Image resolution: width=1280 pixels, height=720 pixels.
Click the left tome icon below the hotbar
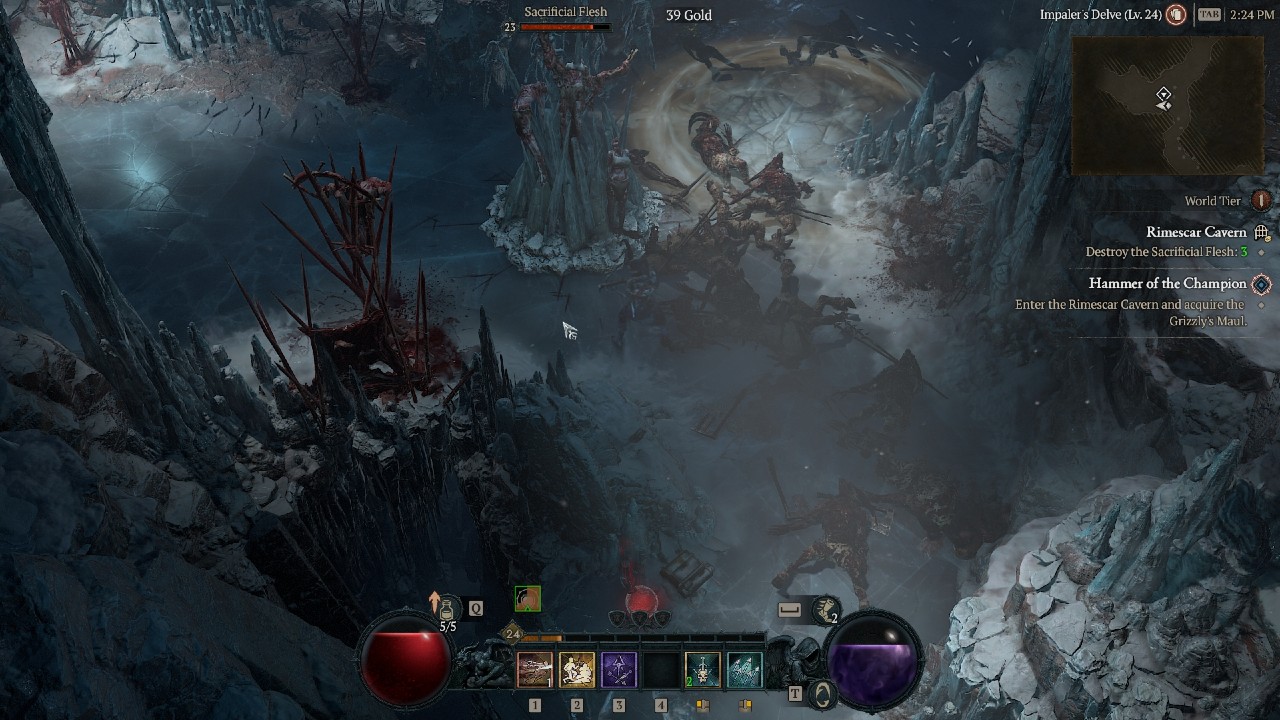pyautogui.click(x=701, y=707)
